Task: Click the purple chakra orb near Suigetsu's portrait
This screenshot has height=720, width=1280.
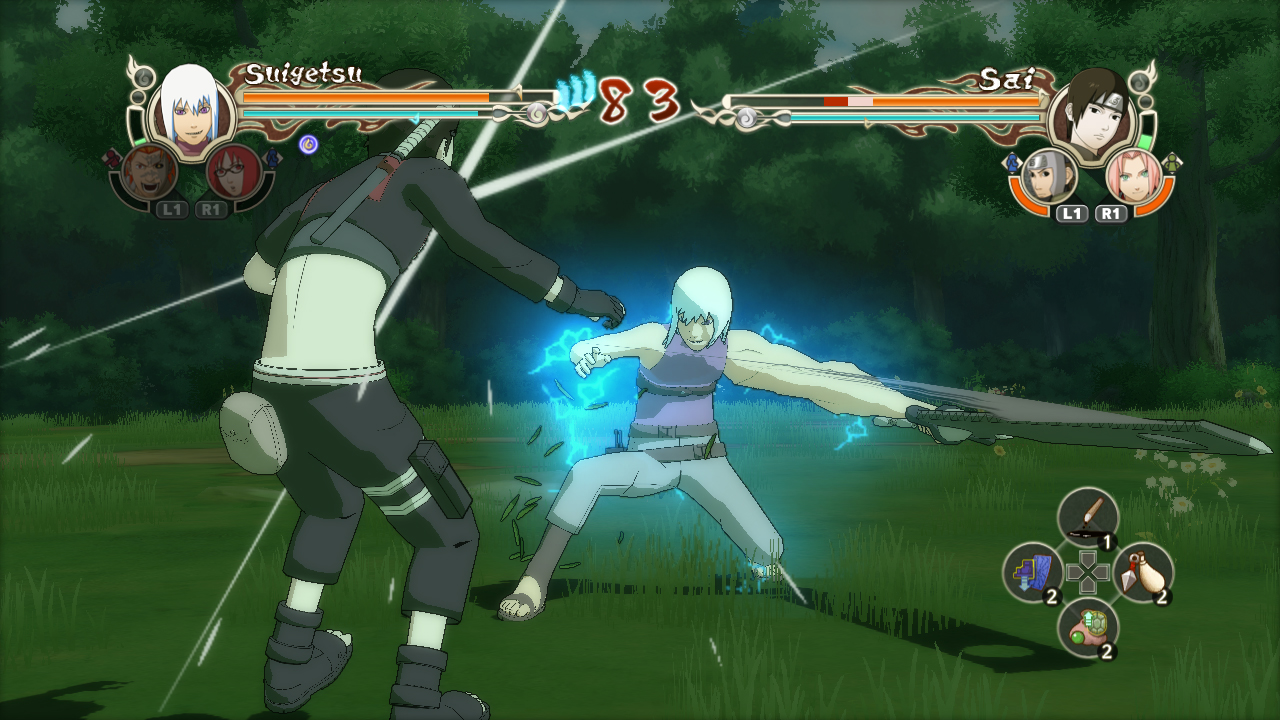Action: point(308,143)
